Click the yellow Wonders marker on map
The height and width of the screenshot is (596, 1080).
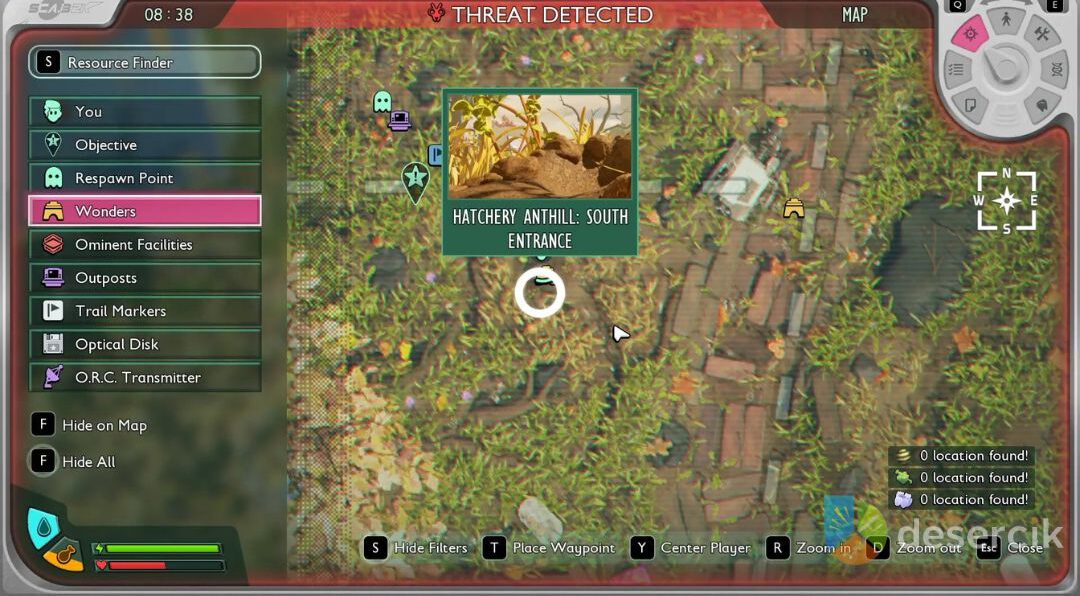point(794,208)
